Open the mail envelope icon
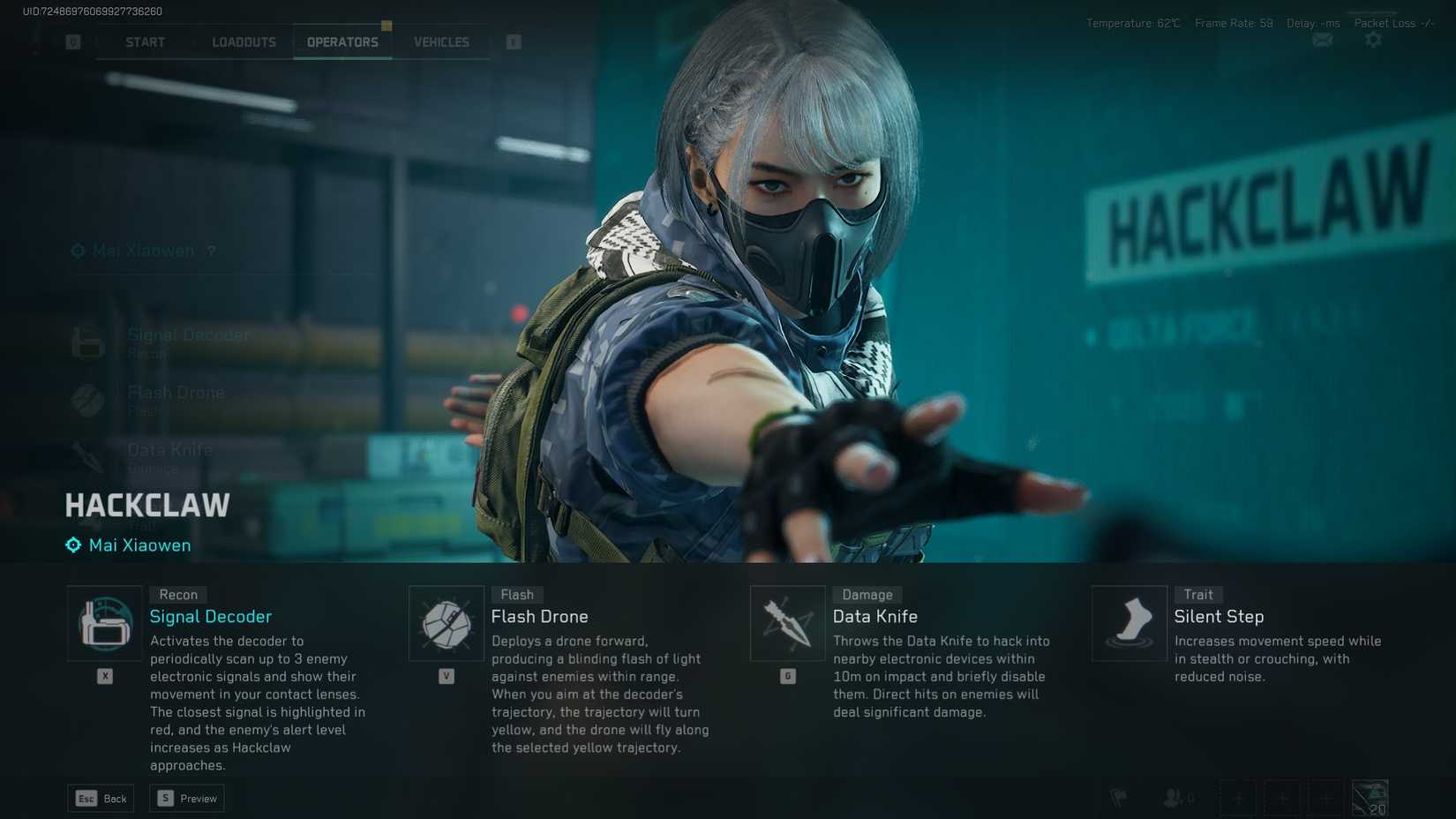This screenshot has height=819, width=1456. point(1321,41)
